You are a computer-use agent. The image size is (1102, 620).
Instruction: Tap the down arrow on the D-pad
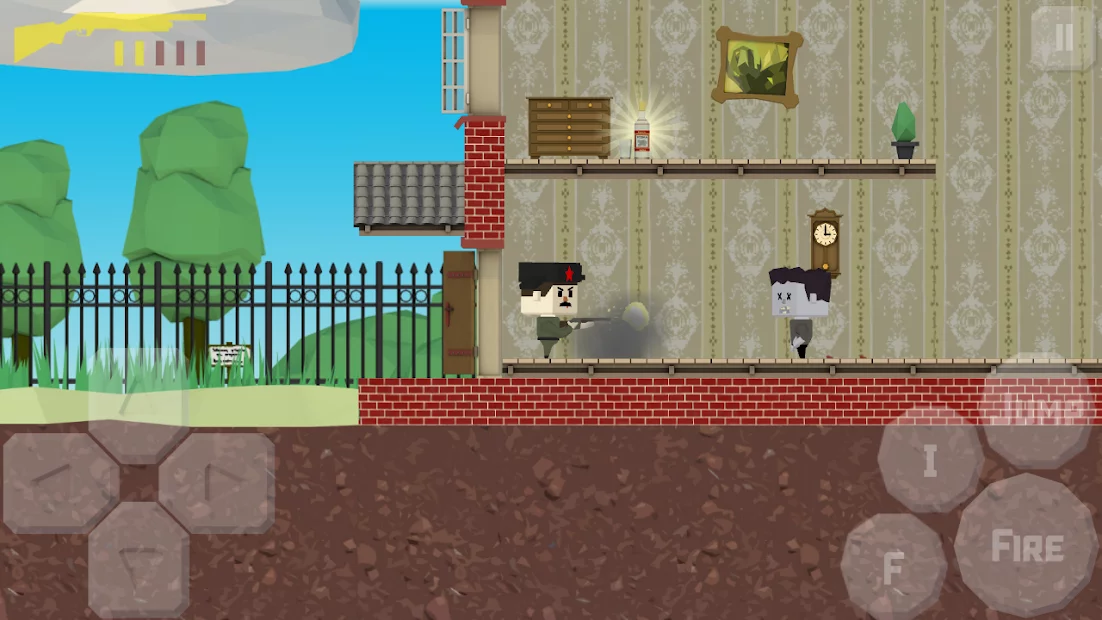click(138, 560)
